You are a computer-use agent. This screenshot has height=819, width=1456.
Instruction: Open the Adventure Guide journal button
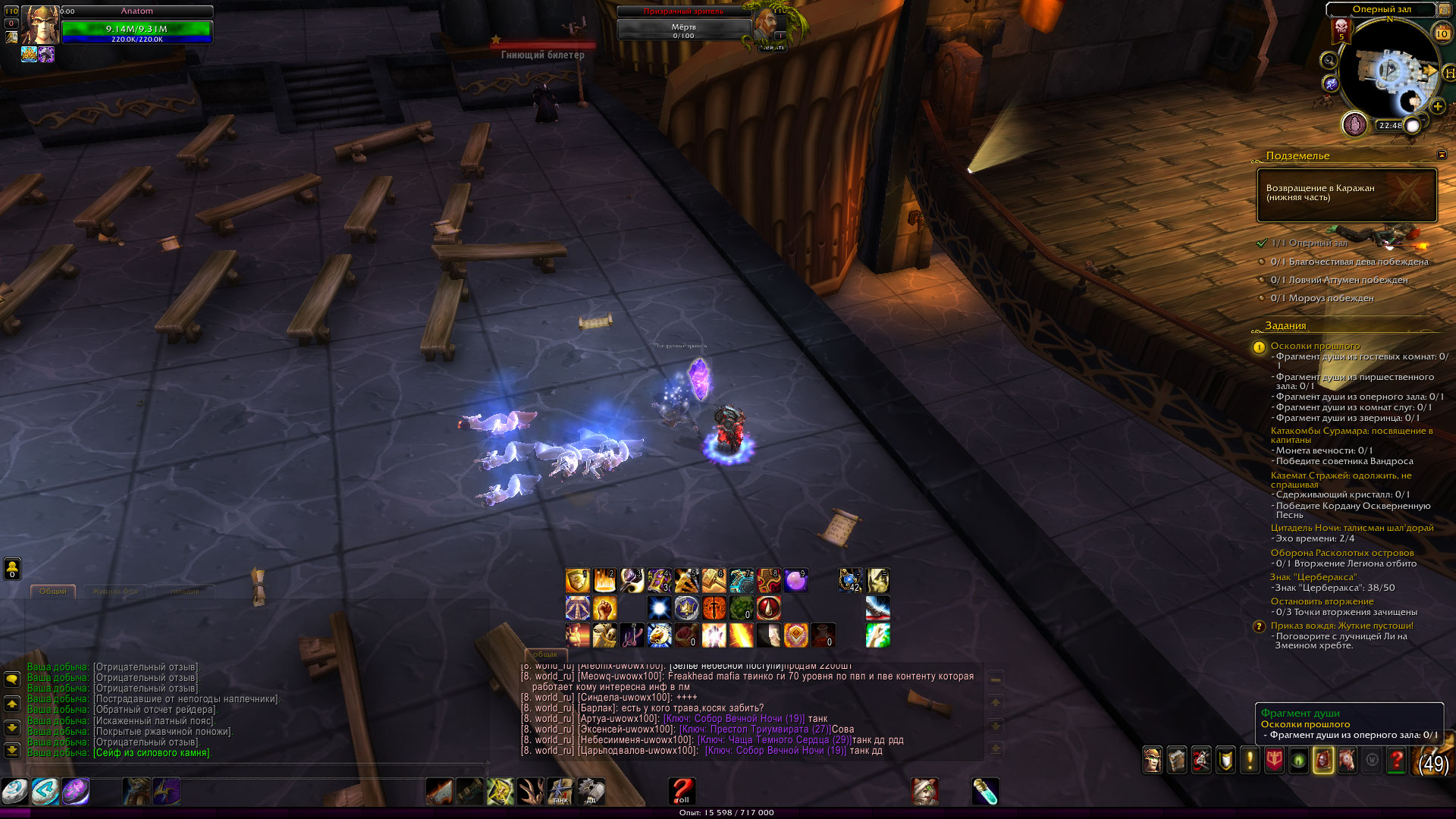click(1323, 760)
